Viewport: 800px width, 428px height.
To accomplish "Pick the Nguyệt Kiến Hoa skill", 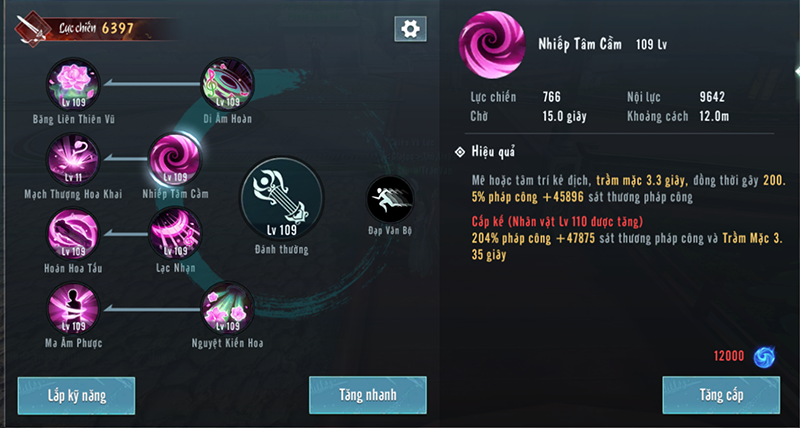I will pos(227,309).
